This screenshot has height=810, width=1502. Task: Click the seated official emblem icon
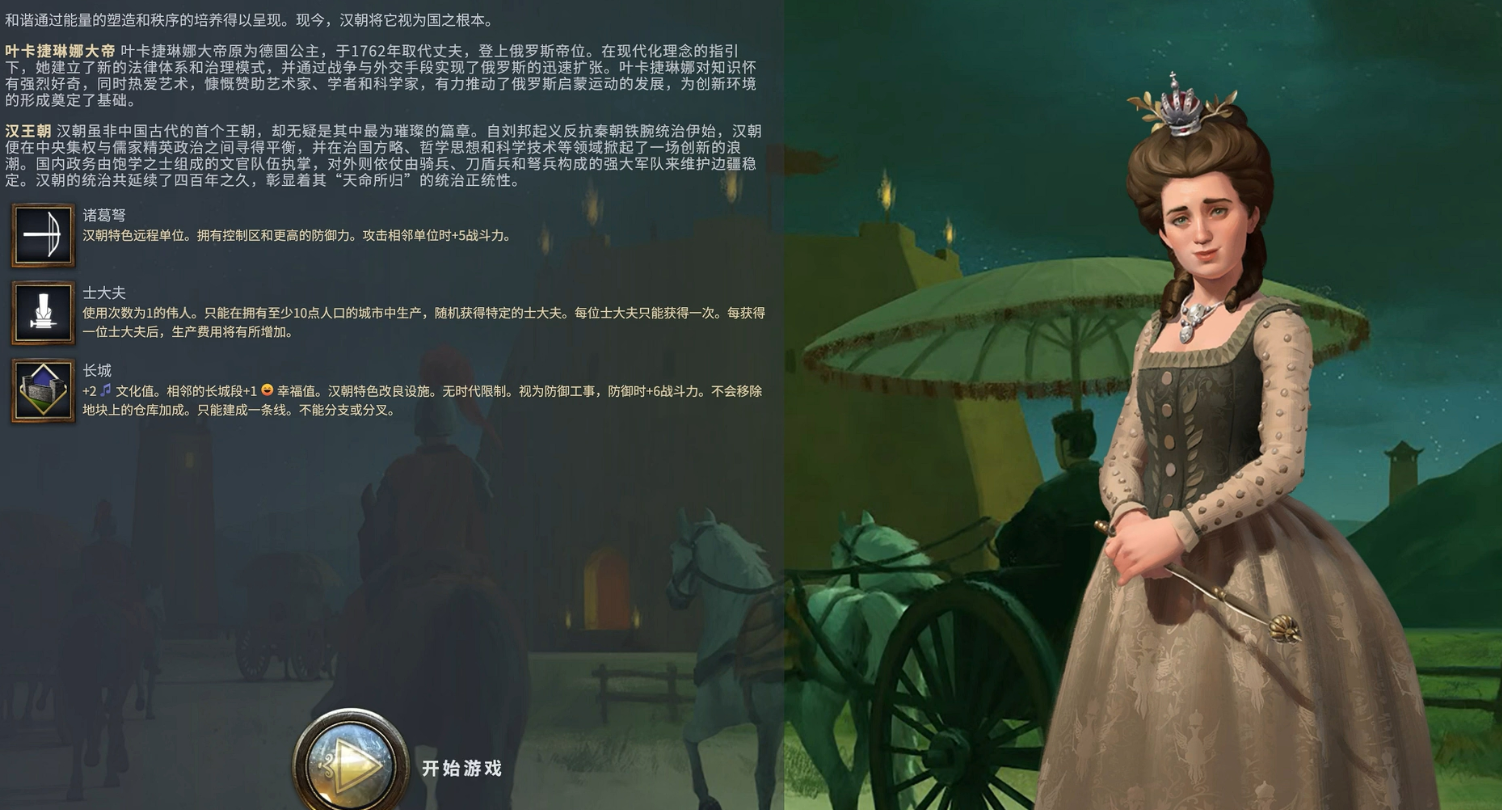[x=43, y=313]
